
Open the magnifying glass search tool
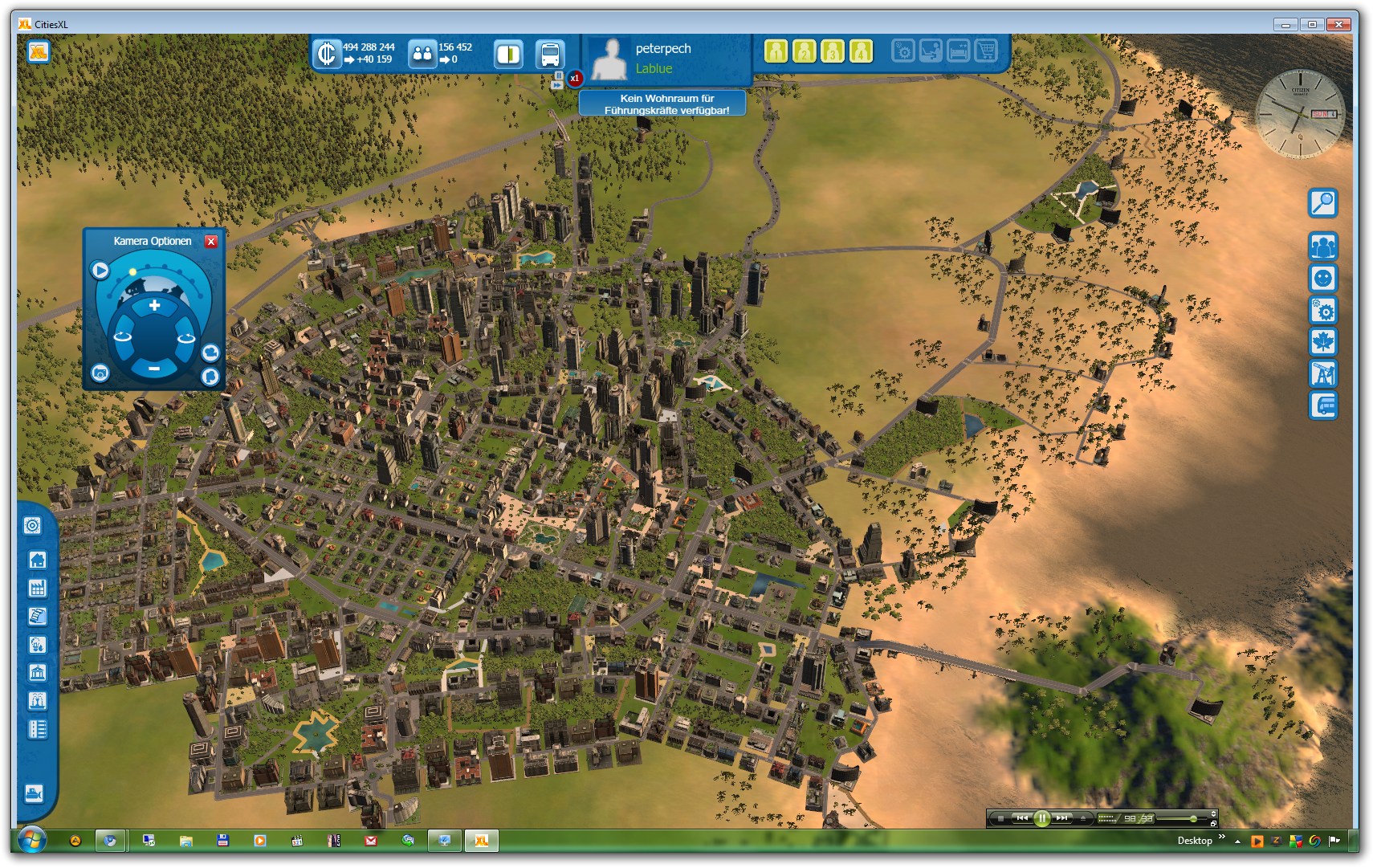click(1322, 203)
